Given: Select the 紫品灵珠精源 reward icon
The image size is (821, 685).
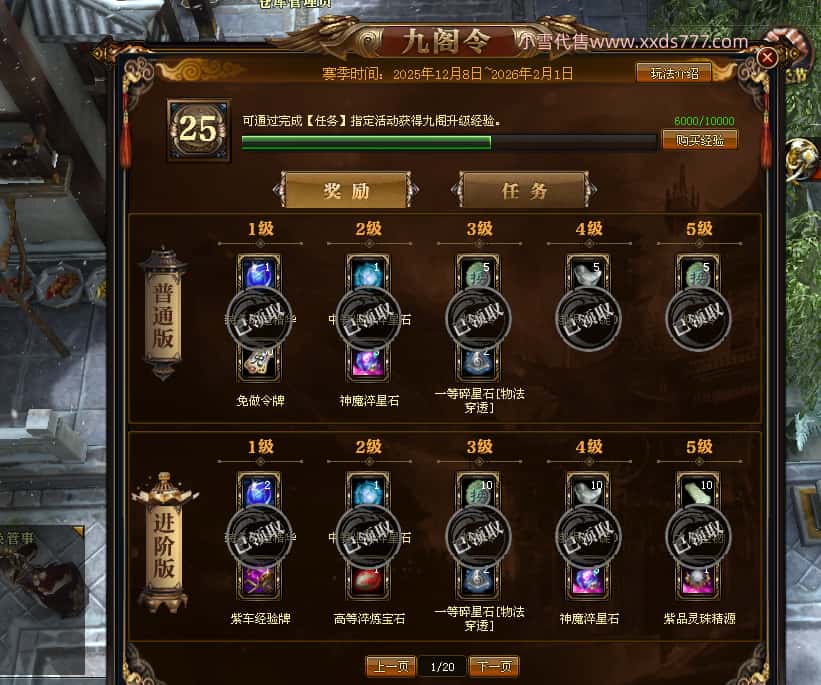Looking at the screenshot, I should (x=699, y=580).
